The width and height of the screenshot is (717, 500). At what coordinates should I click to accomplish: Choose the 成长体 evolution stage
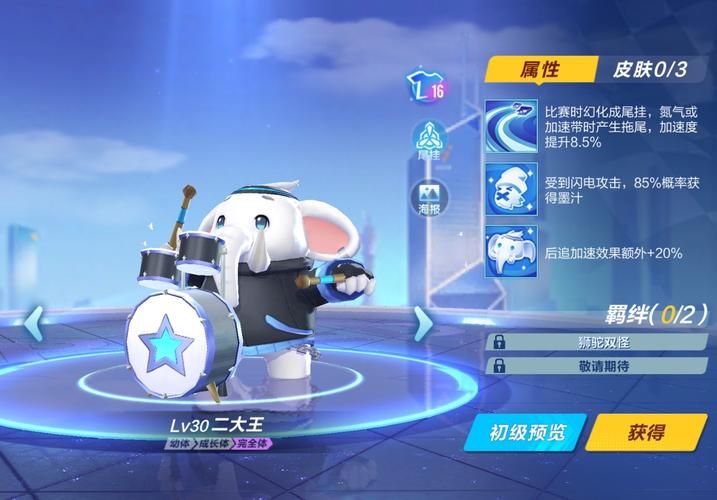pos(213,442)
